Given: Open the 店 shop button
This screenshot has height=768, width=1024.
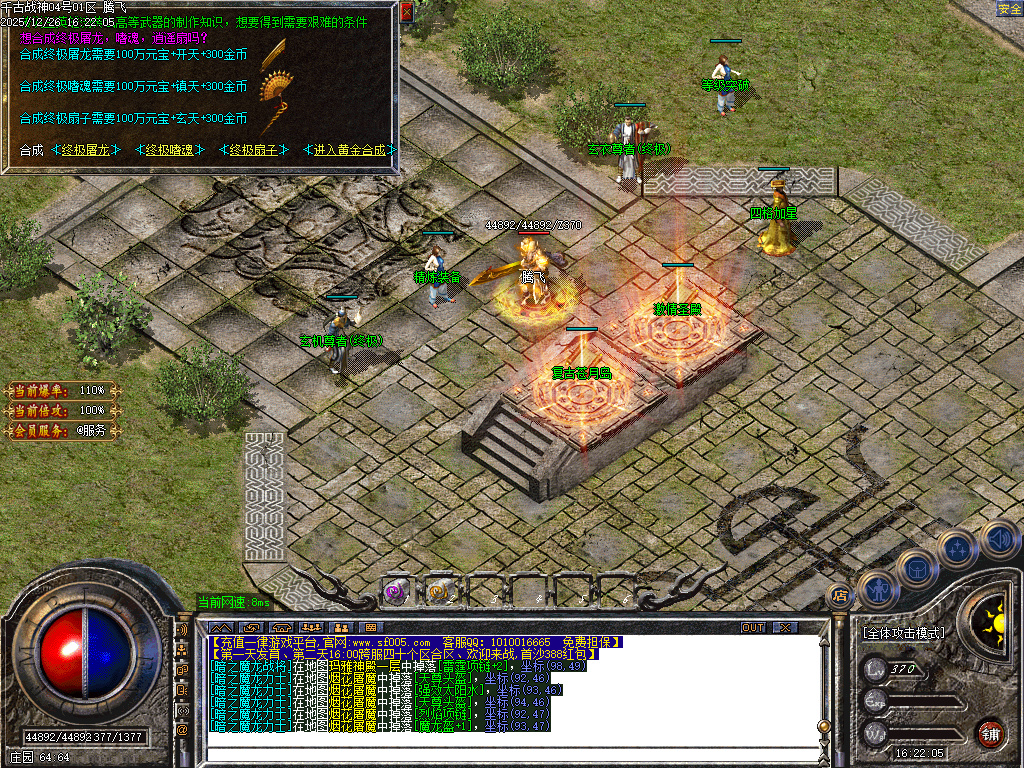Looking at the screenshot, I should (841, 596).
